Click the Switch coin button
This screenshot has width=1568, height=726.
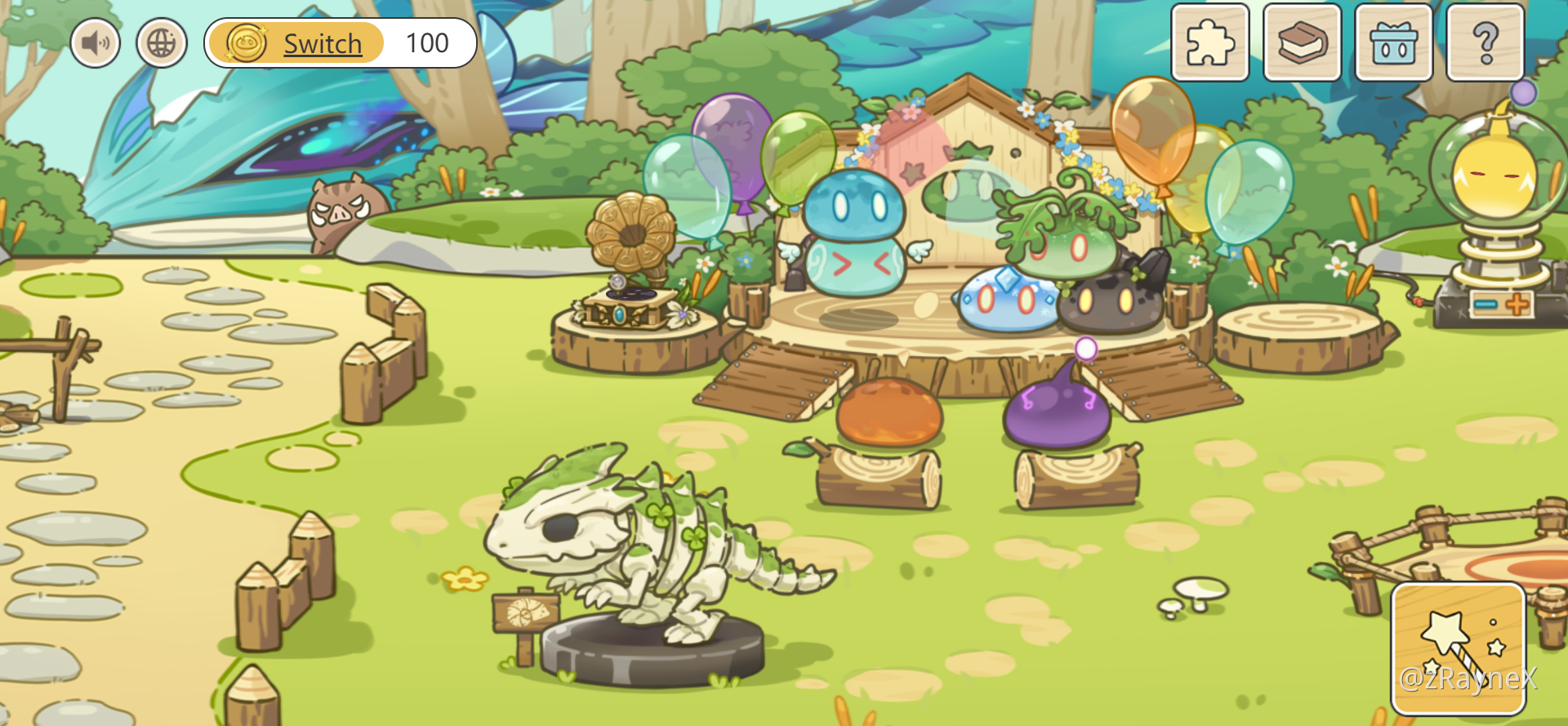pyautogui.click(x=296, y=43)
